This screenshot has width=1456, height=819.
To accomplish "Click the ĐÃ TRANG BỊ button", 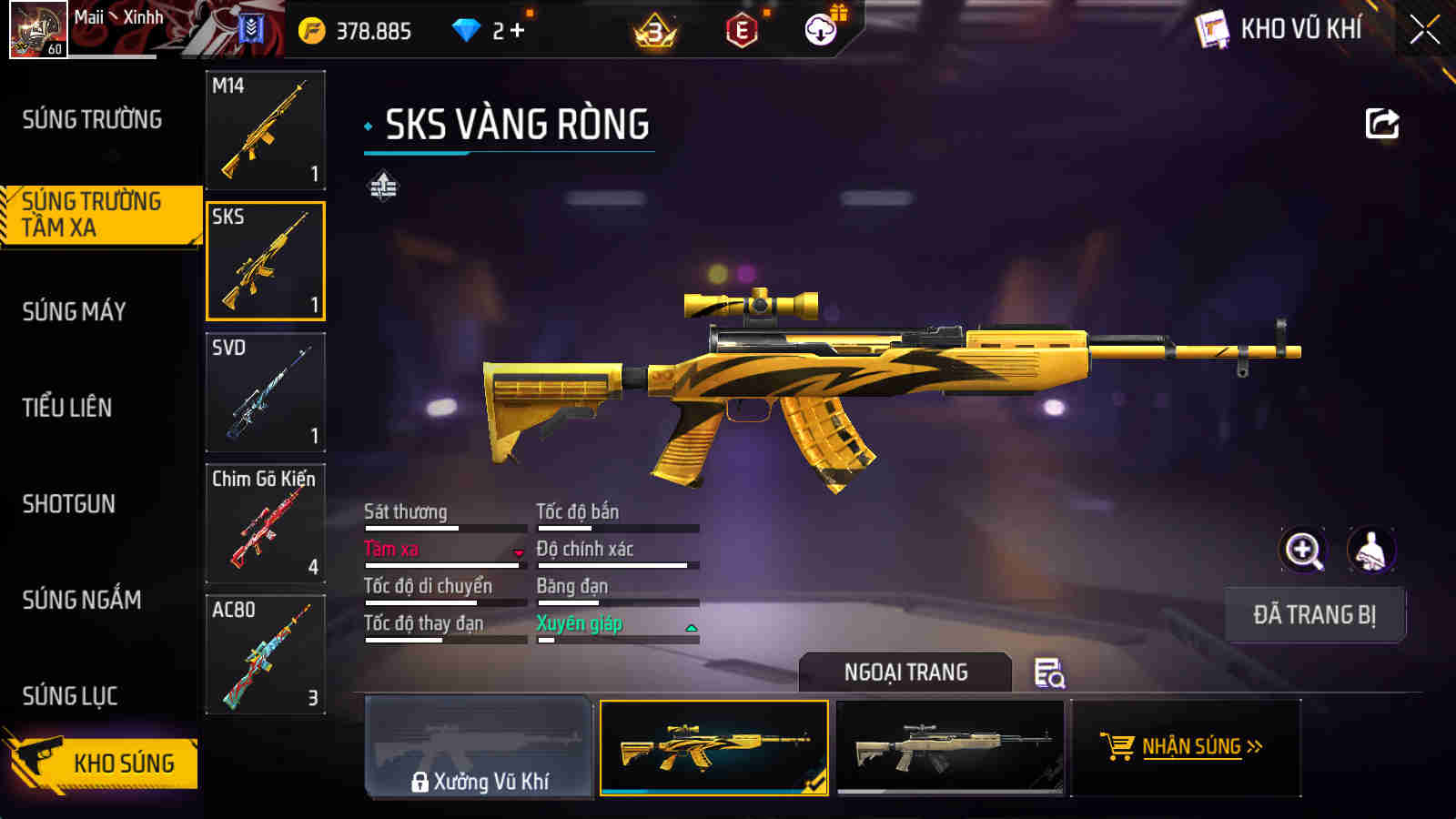I will tap(1314, 613).
